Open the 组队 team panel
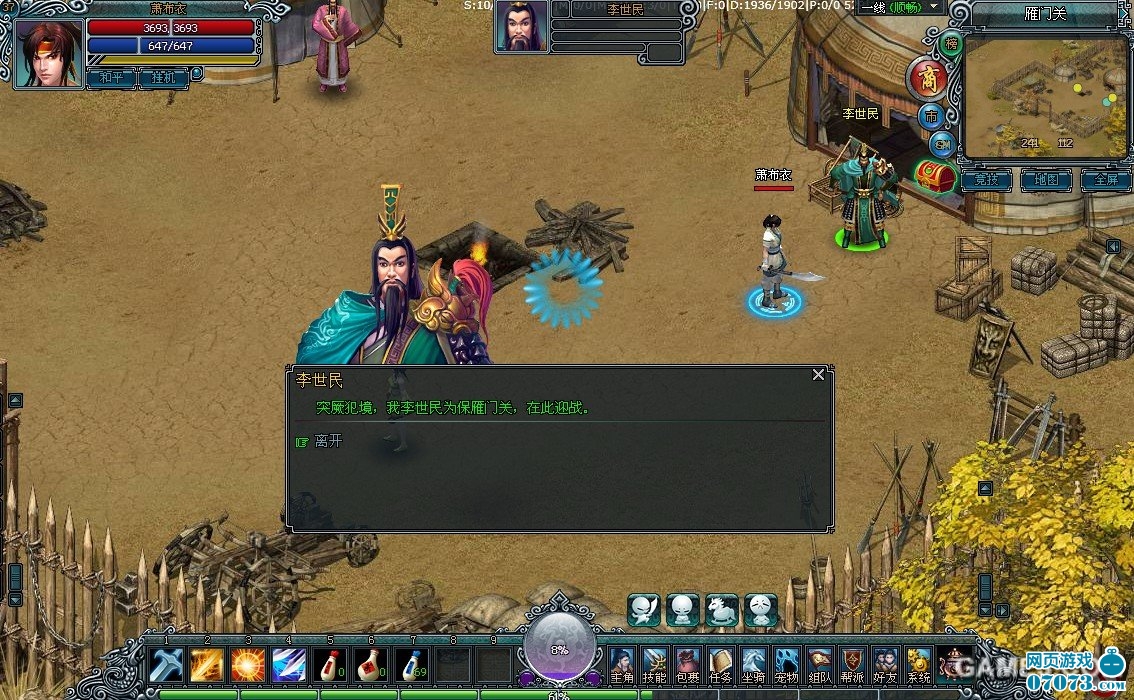Screen dimensions: 1134x700 click(819, 665)
